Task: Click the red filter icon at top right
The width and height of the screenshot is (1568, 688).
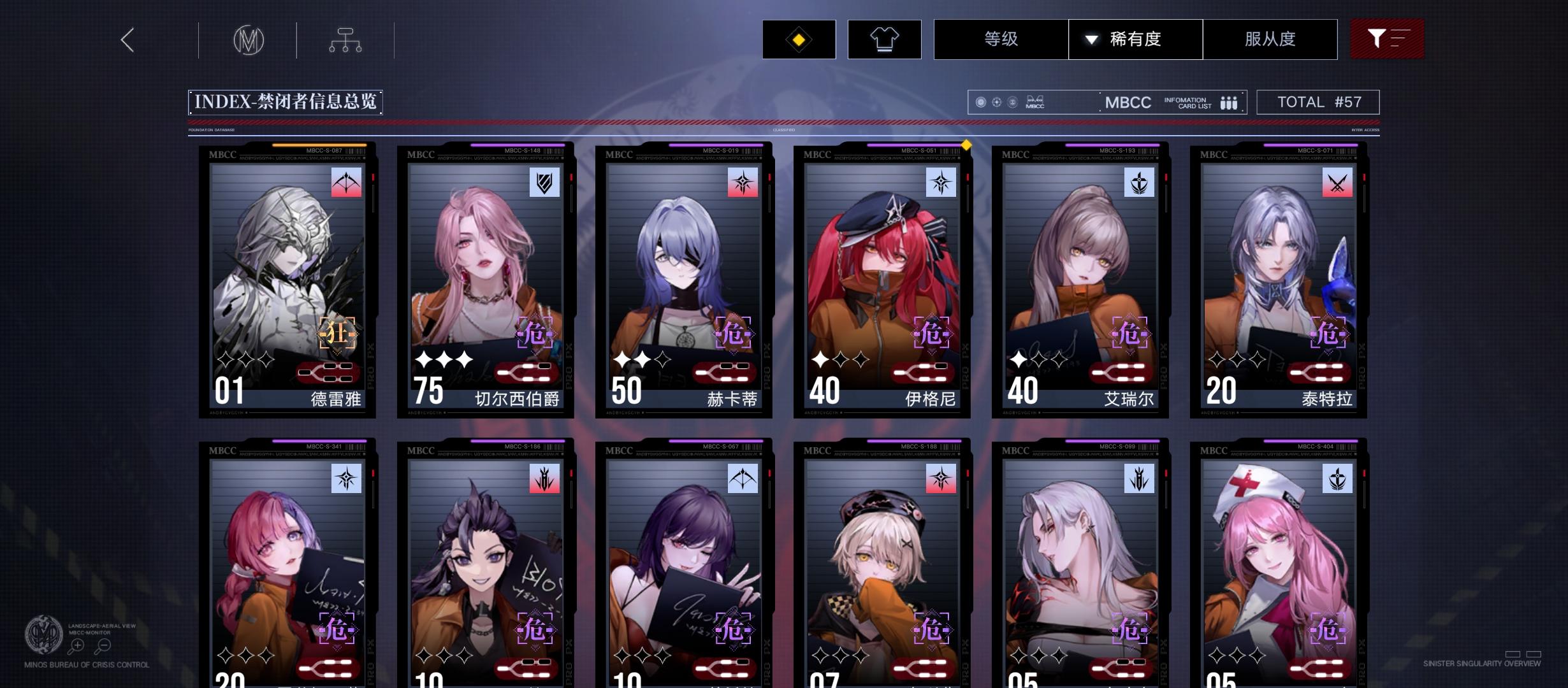Action: [1388, 39]
